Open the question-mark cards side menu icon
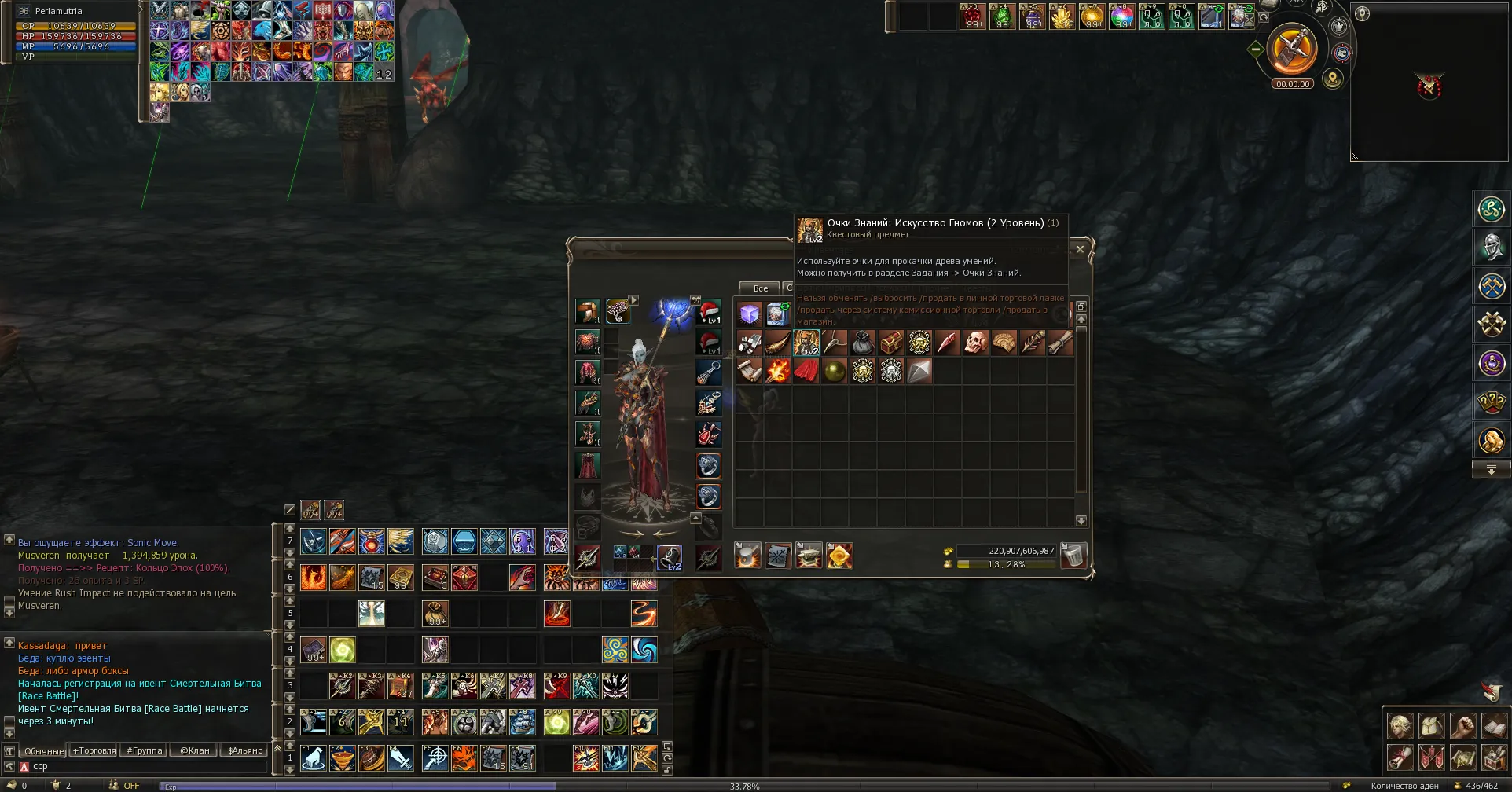Screen dimensions: 1512x792 pos(1491,401)
